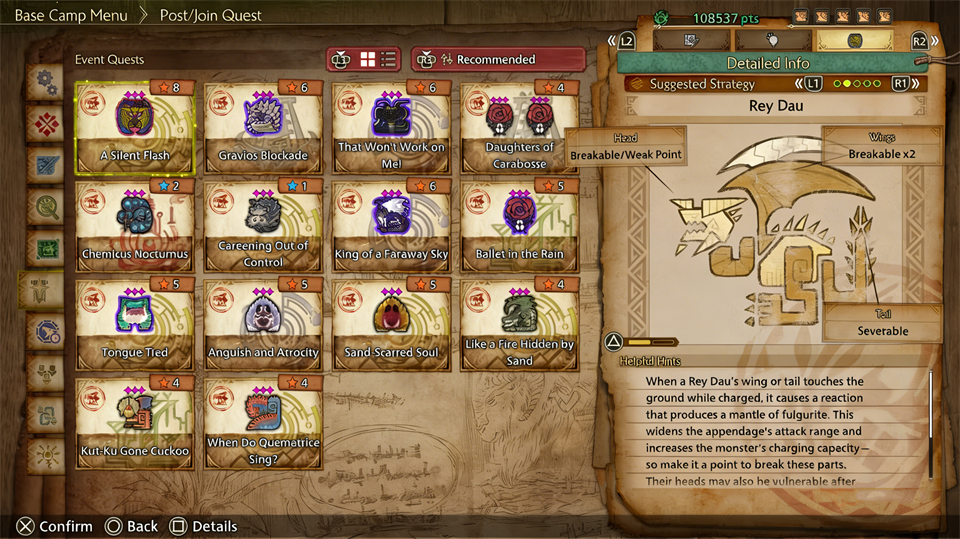Select King of a Faraway Sky quest
Viewport: 960px width, 539px height.
[391, 226]
